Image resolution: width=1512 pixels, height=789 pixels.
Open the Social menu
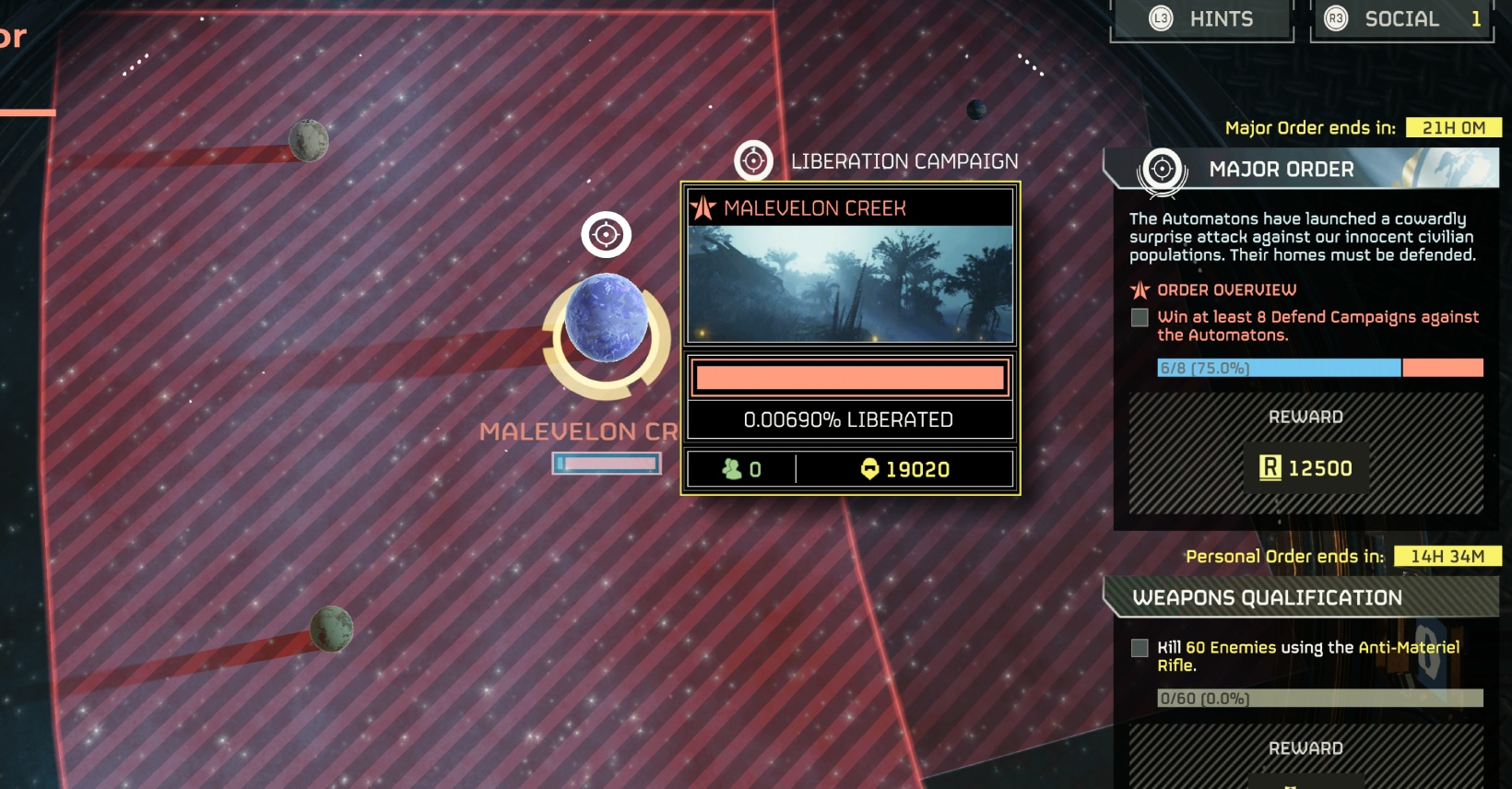(x=1401, y=19)
